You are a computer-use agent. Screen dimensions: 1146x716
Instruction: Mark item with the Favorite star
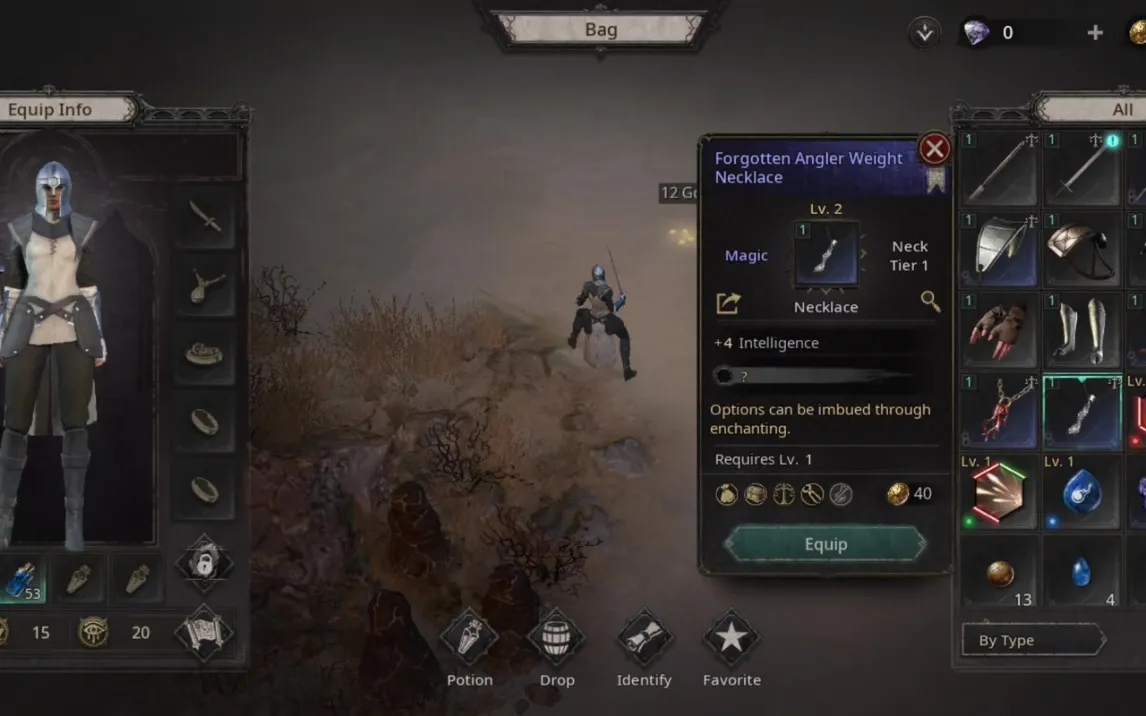point(732,639)
